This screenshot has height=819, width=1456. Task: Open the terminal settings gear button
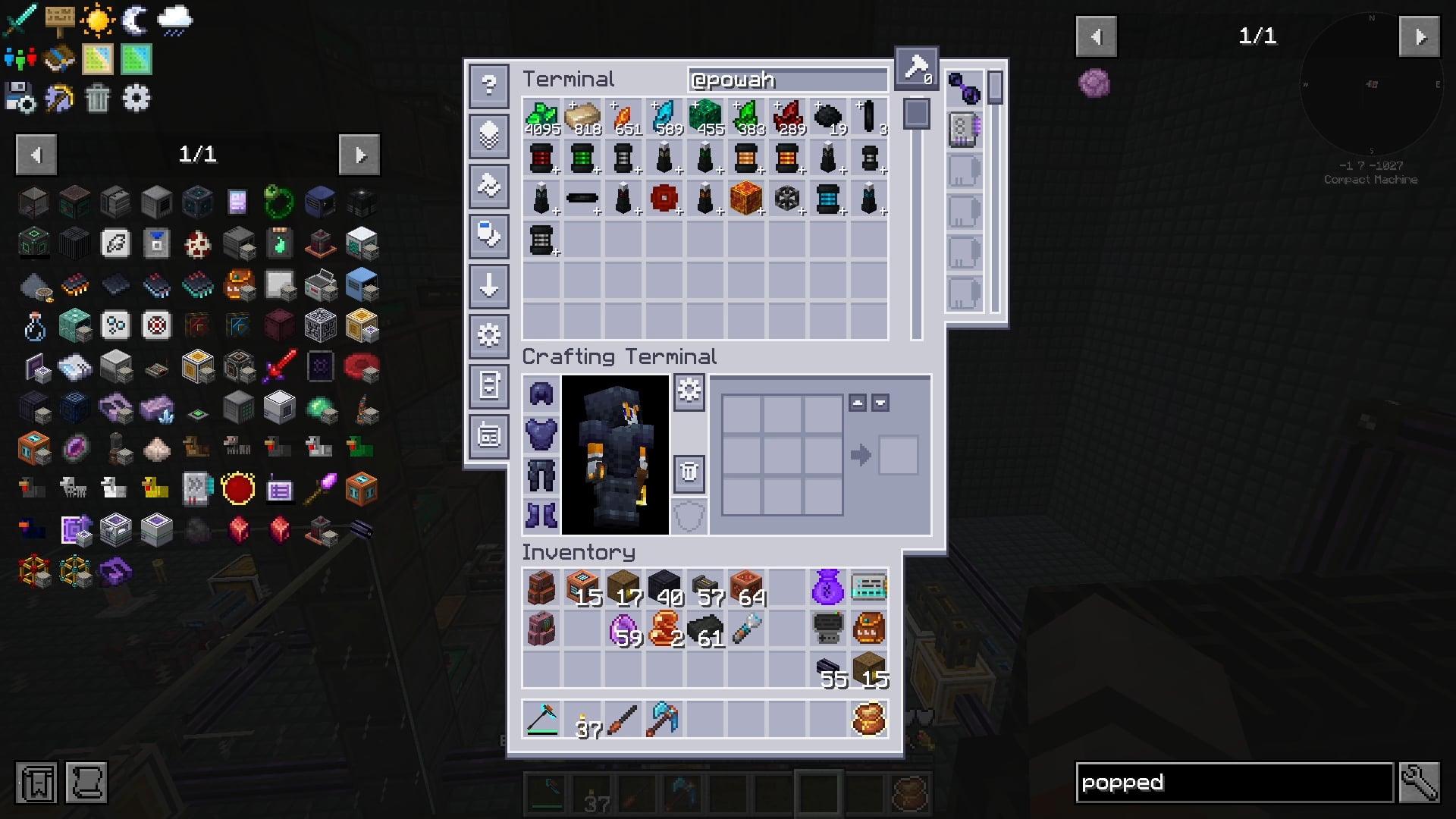(489, 334)
